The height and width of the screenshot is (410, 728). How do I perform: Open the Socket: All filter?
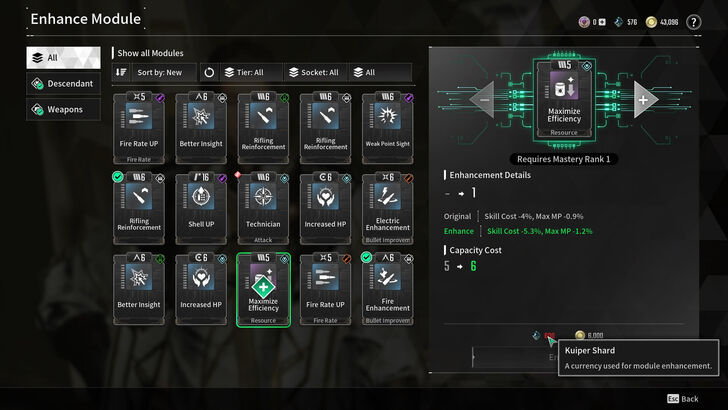(x=313, y=72)
